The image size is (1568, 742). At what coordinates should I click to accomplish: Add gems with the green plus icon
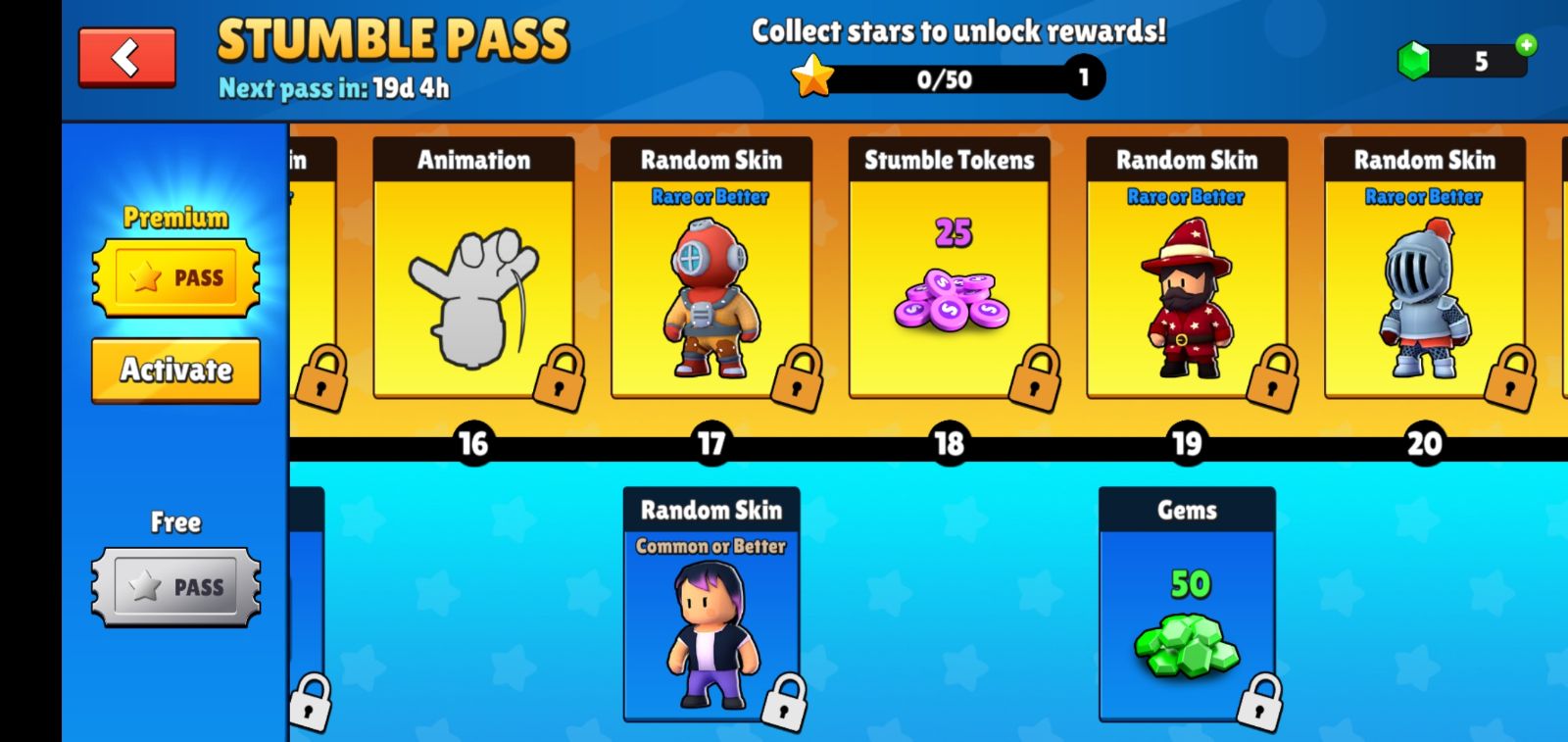[x=1526, y=44]
